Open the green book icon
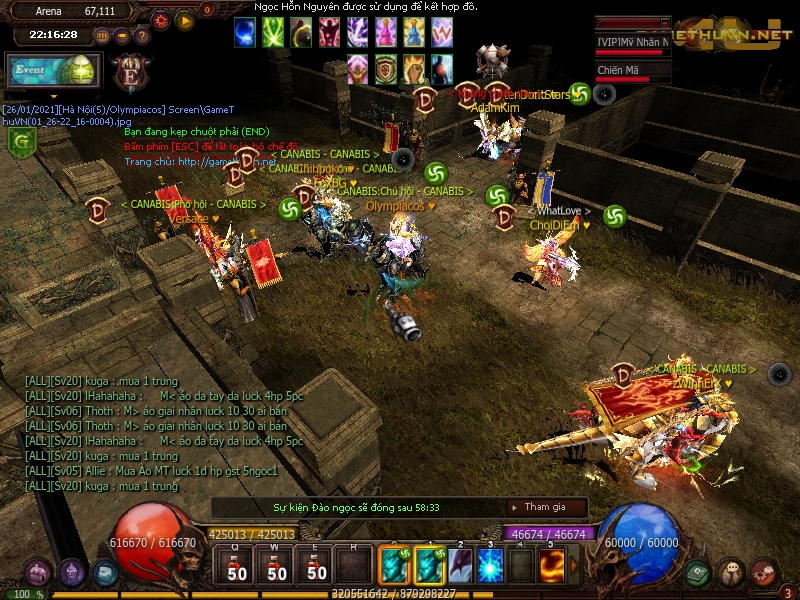Viewport: 800px width, 600px height. 698,573
